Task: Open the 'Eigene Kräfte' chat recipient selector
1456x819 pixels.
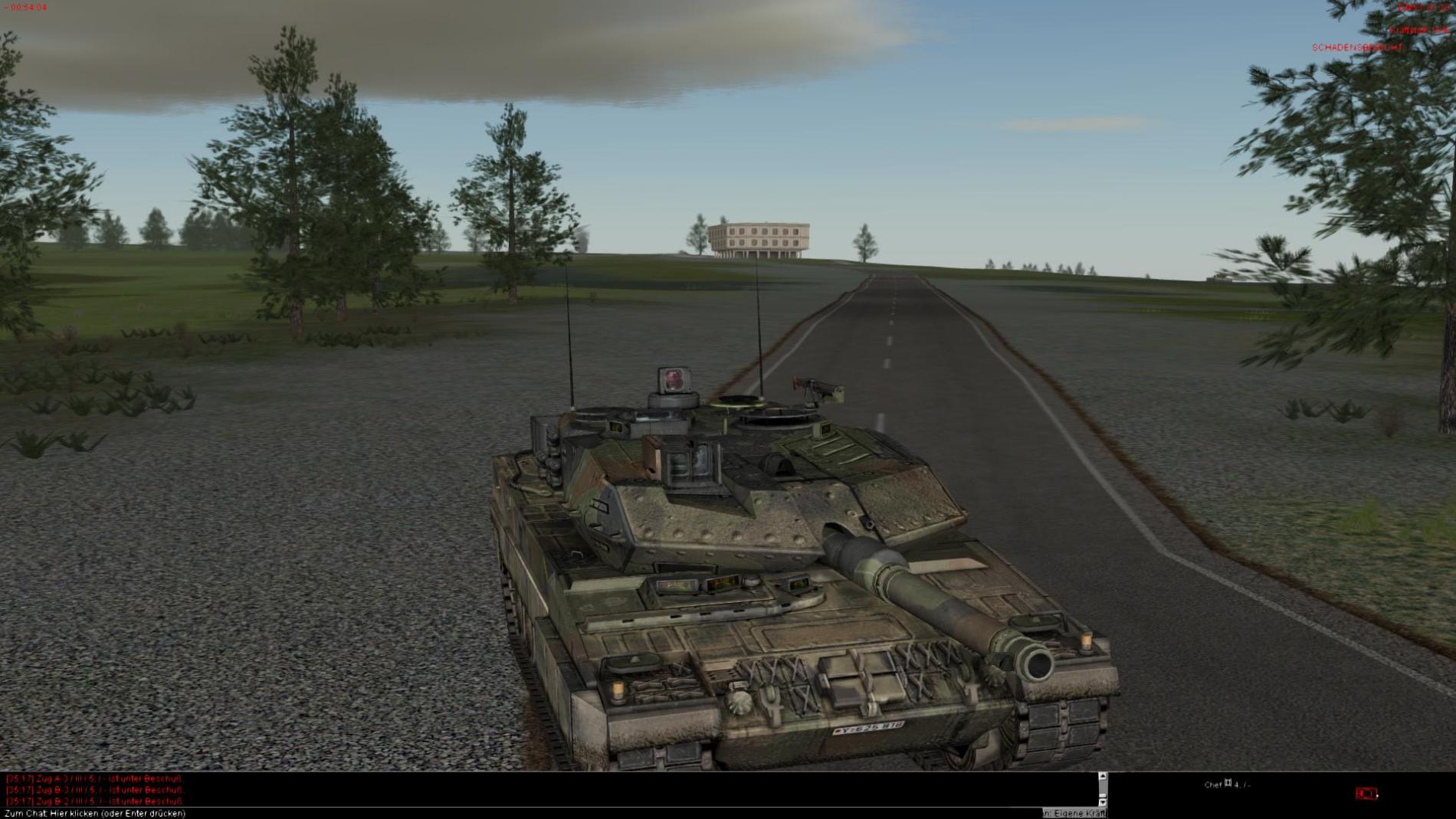Action: pyautogui.click(x=1074, y=813)
